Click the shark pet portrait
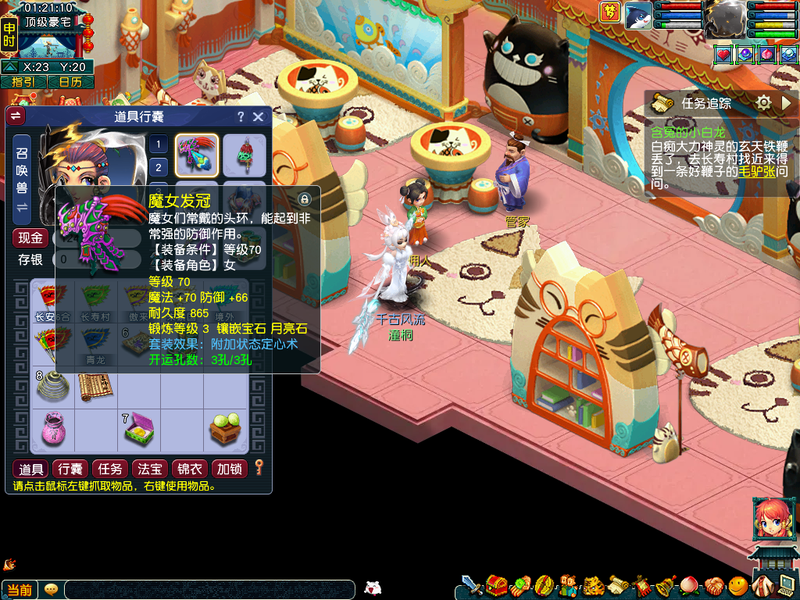This screenshot has width=800, height=600. (x=638, y=15)
